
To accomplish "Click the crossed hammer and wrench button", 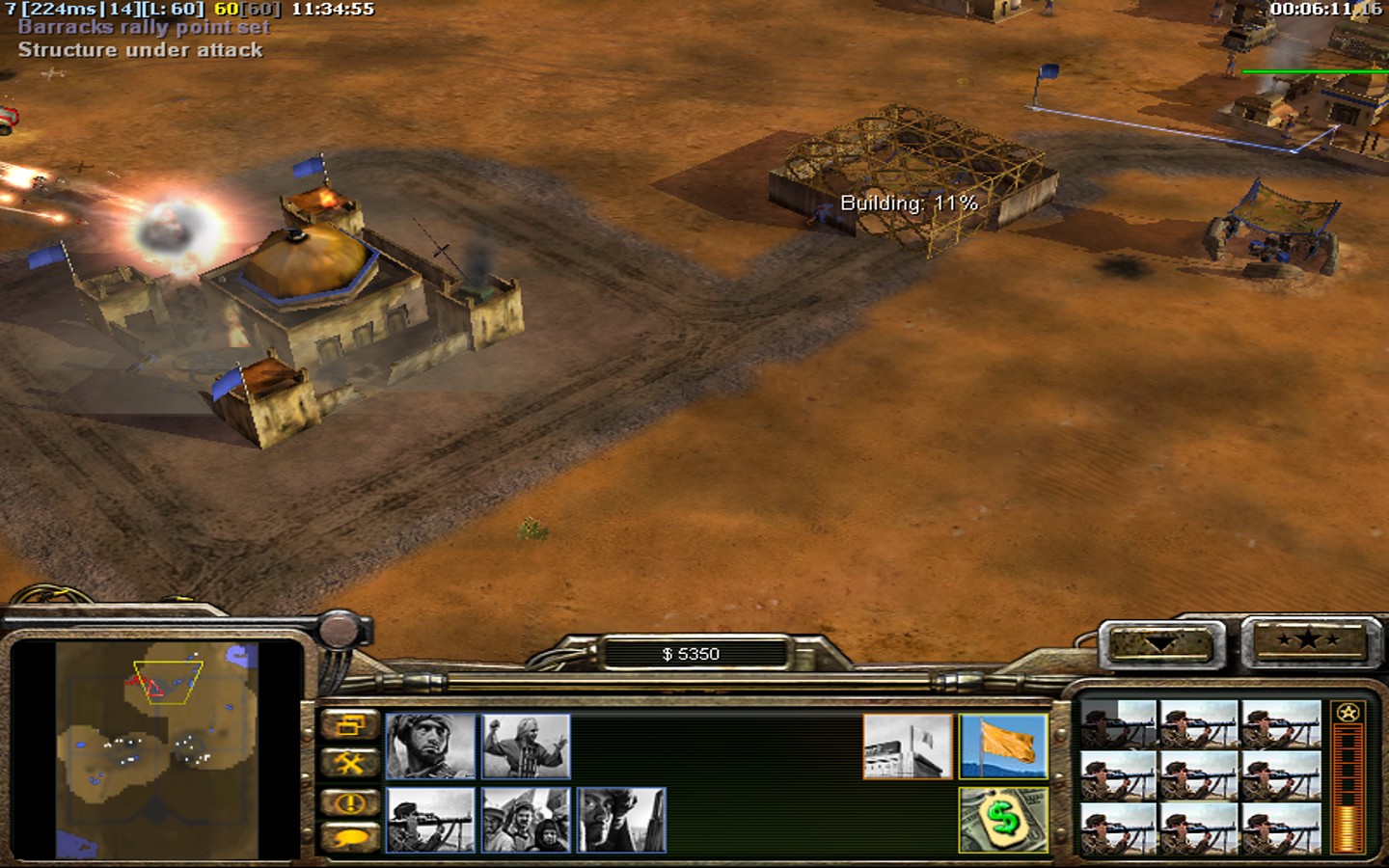I will (x=349, y=764).
